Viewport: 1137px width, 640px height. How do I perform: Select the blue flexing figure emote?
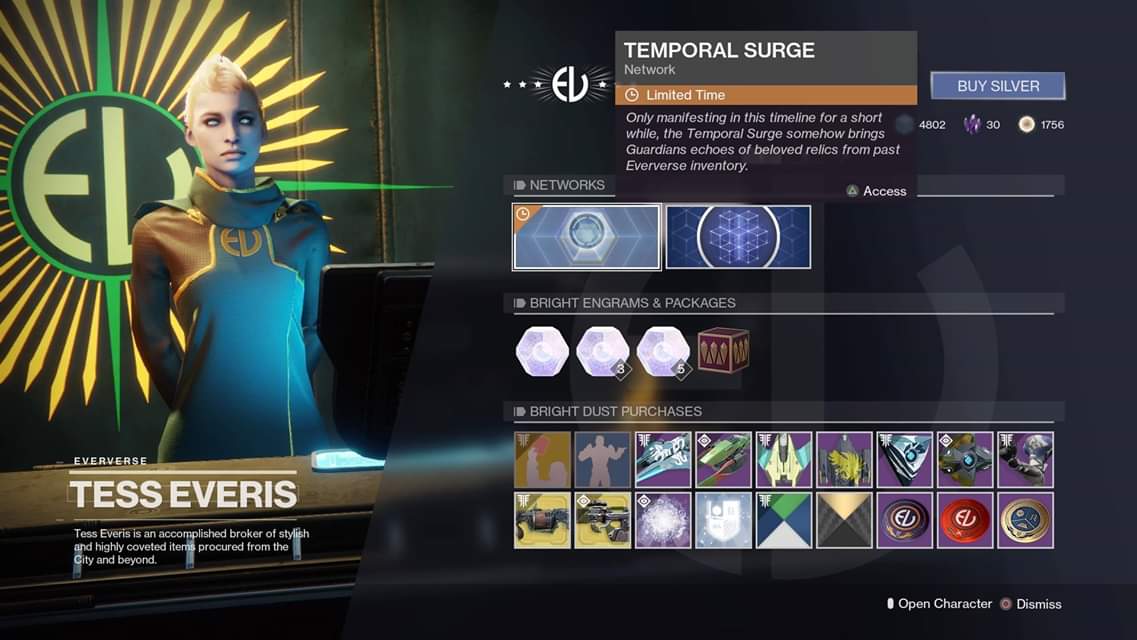[x=603, y=459]
